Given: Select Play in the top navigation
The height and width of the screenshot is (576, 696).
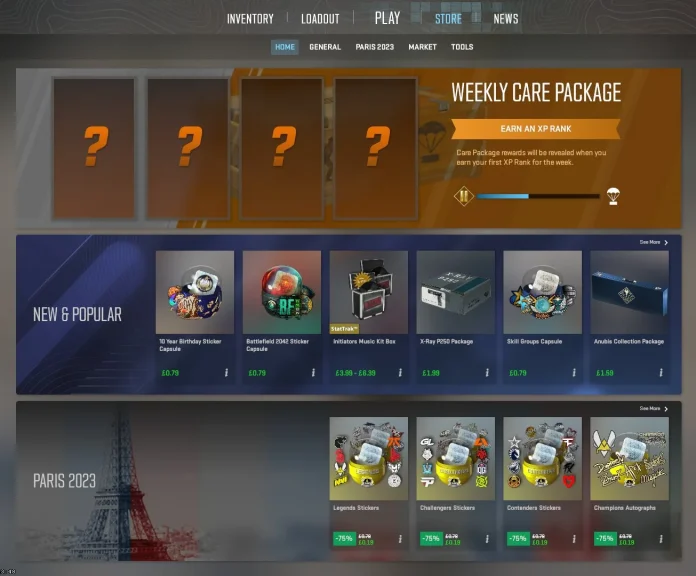Looking at the screenshot, I should tap(387, 18).
